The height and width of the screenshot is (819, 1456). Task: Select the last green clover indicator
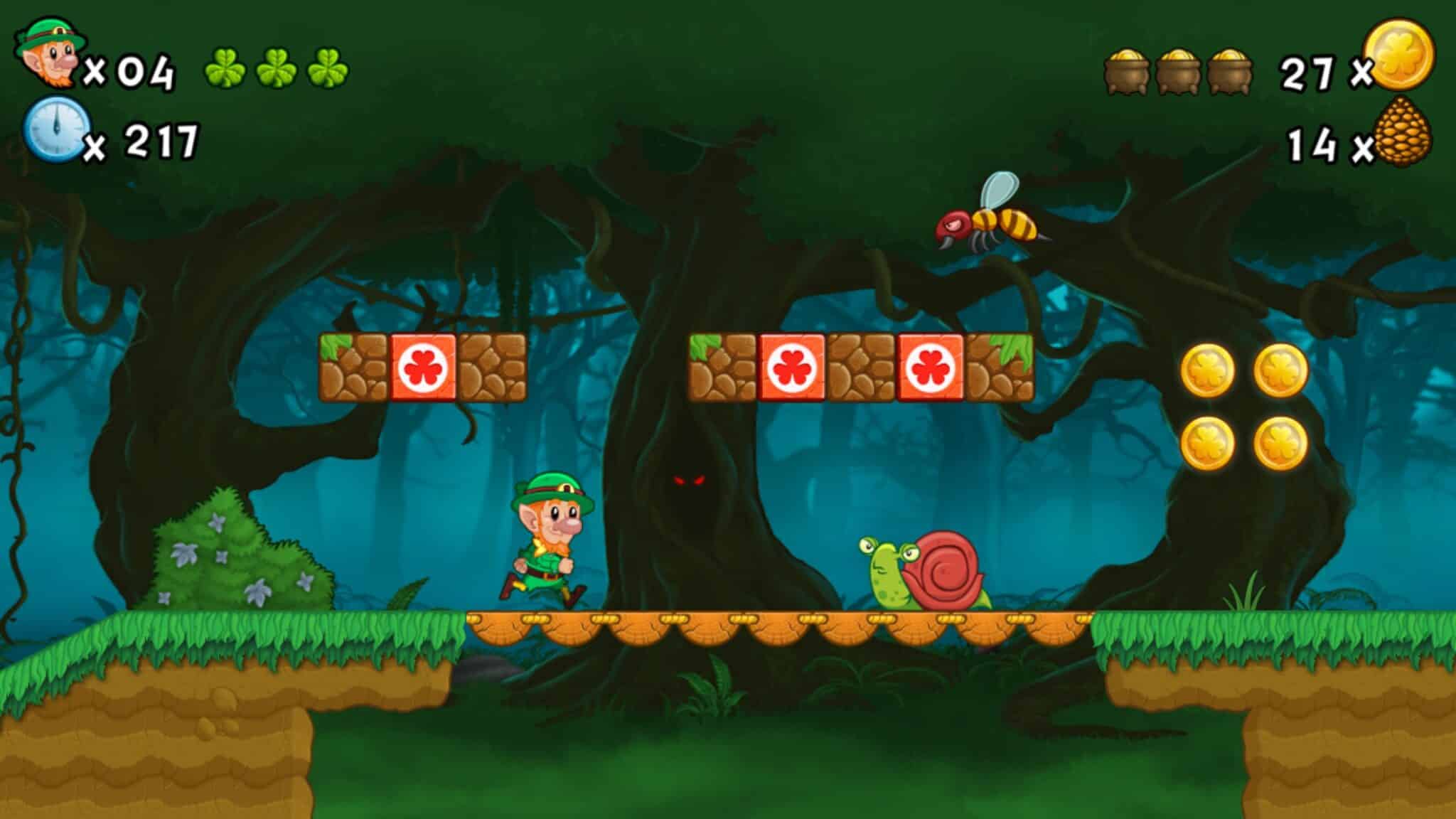tap(327, 68)
